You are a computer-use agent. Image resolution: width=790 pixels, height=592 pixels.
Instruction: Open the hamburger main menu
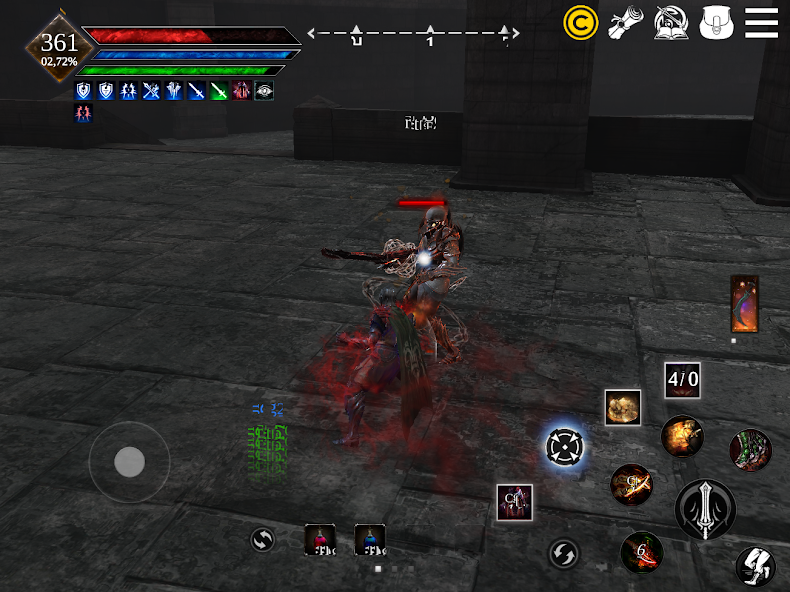tap(761, 22)
